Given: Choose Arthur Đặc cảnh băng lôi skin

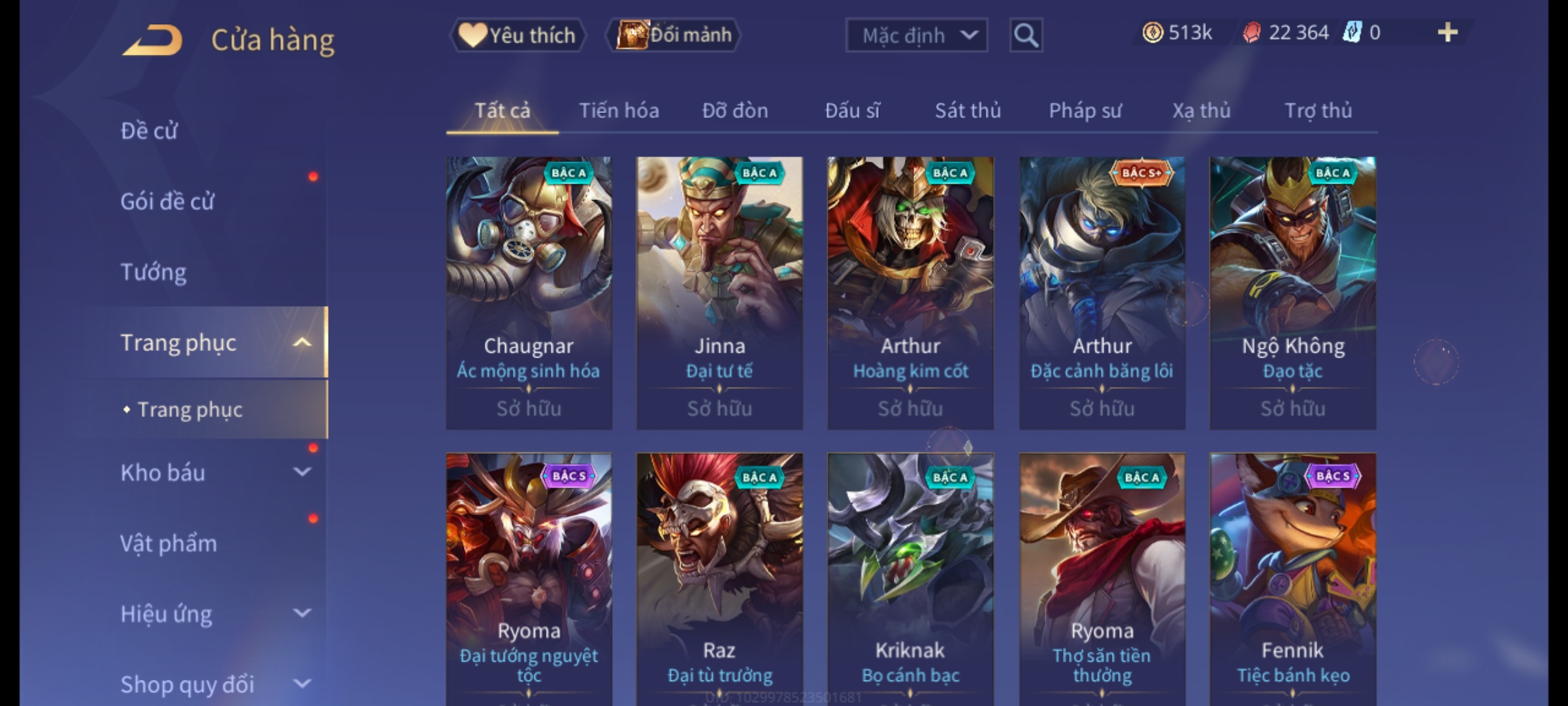Looking at the screenshot, I should coord(1102,292).
